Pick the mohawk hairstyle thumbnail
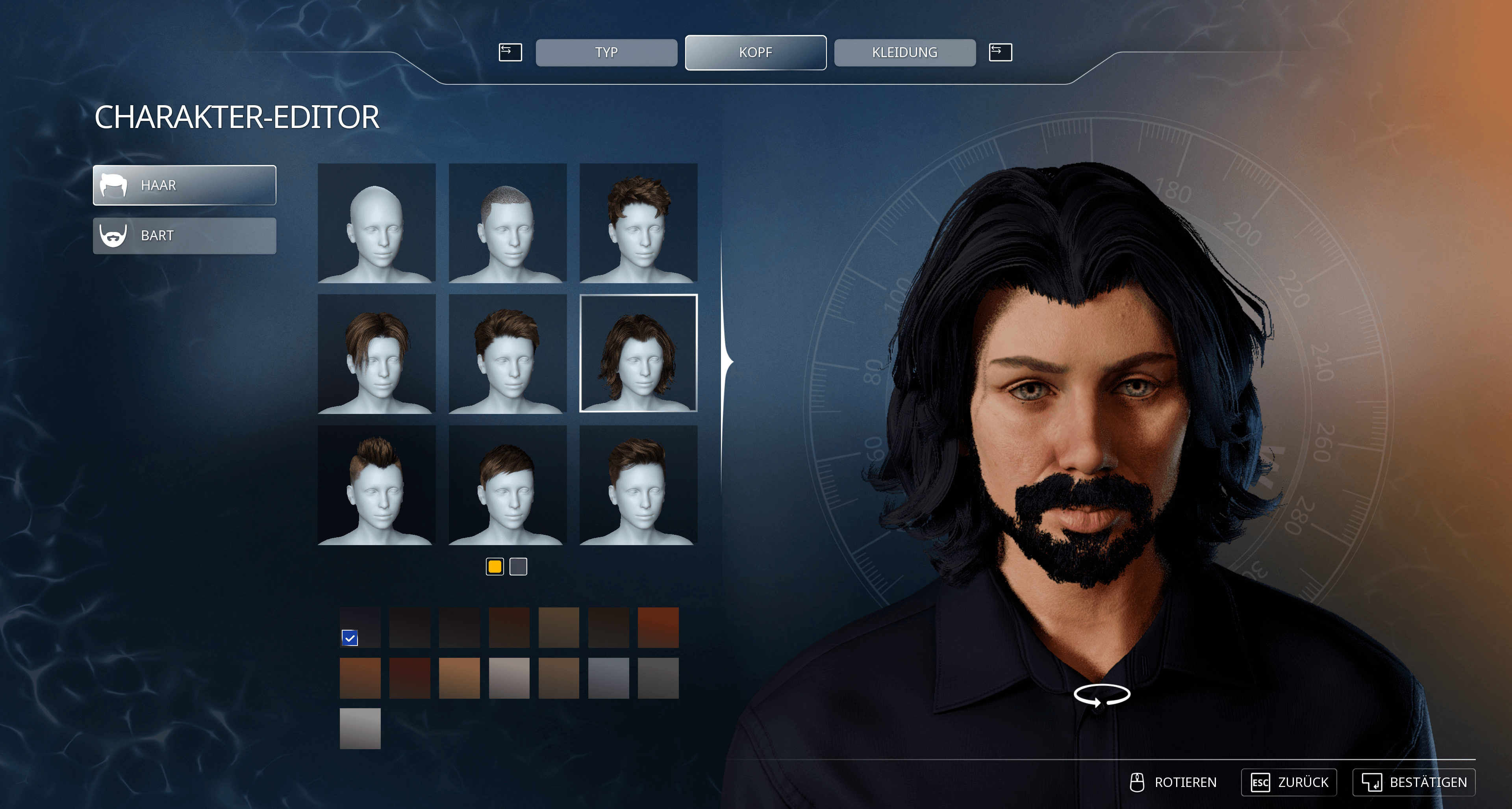 (x=376, y=485)
